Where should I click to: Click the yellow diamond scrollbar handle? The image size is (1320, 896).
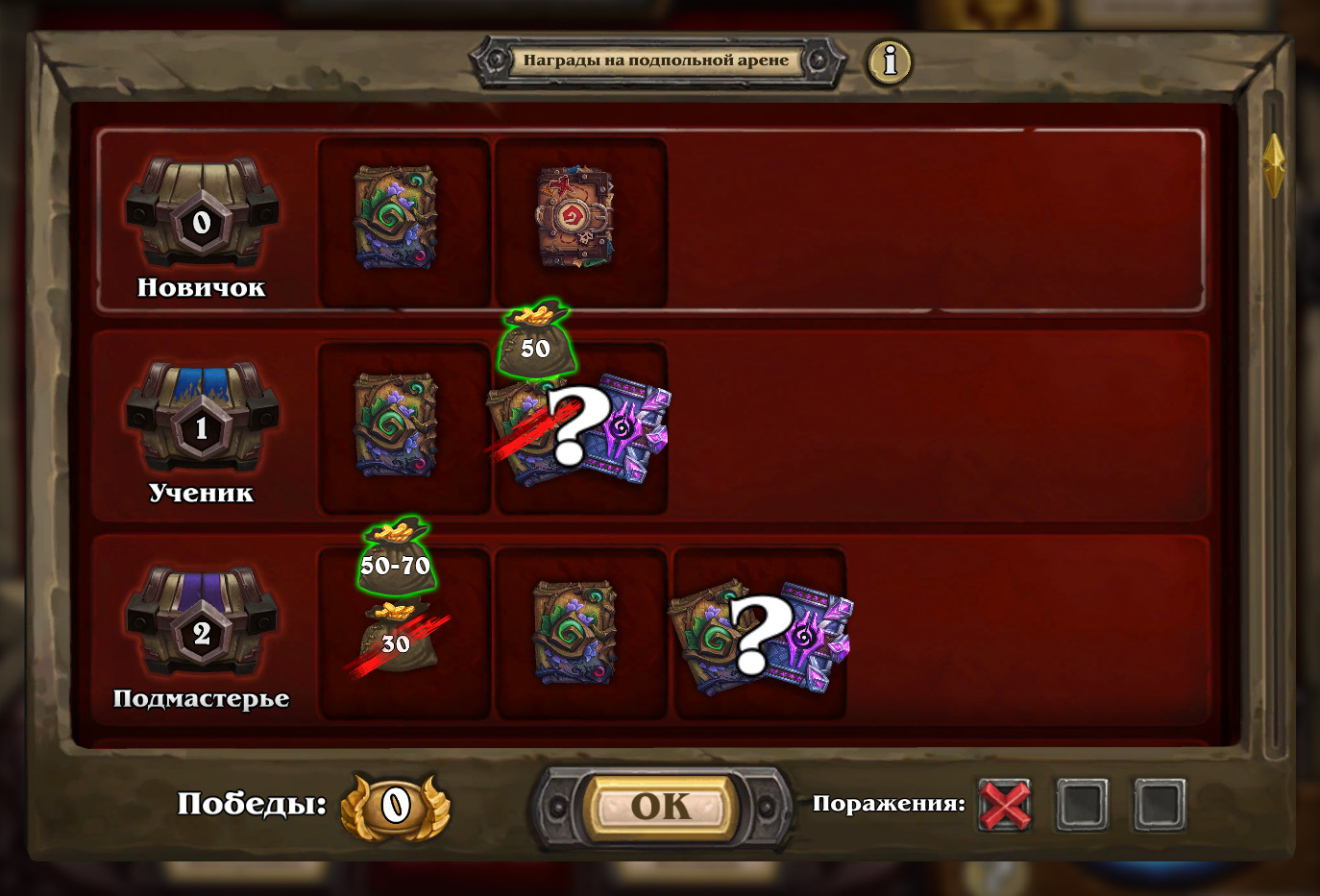point(1273,164)
